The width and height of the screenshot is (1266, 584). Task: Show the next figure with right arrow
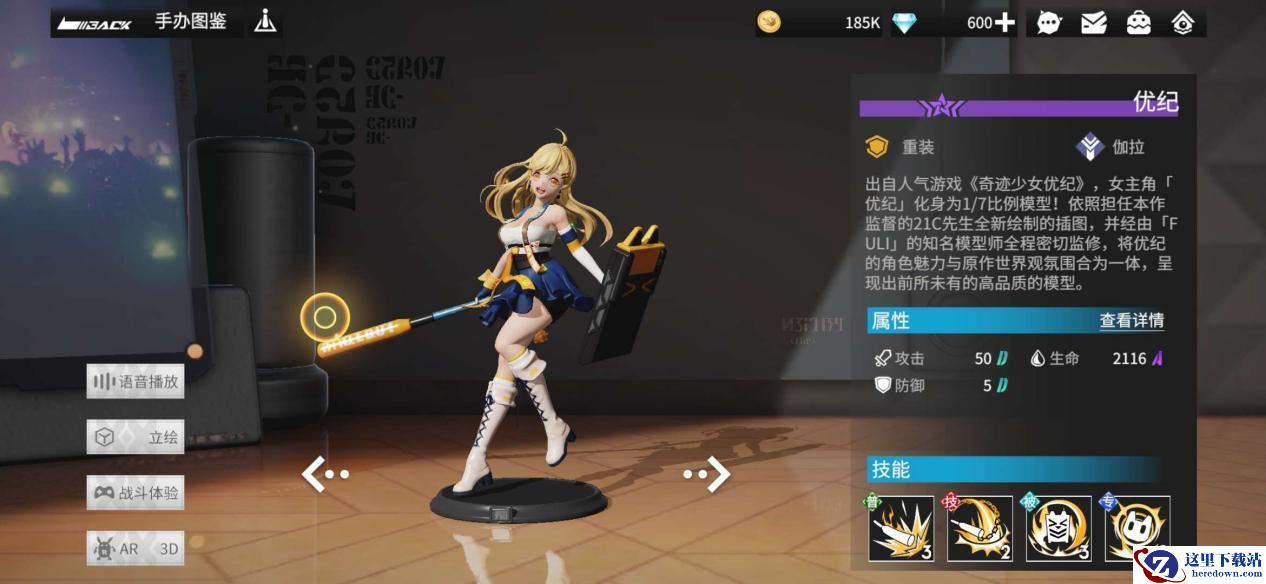[707, 474]
